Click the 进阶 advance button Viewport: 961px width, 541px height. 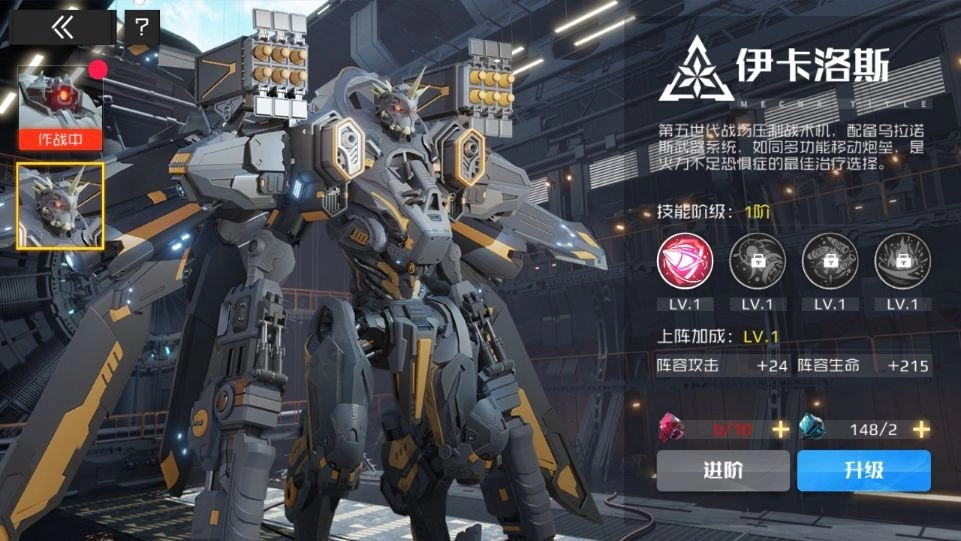723,470
